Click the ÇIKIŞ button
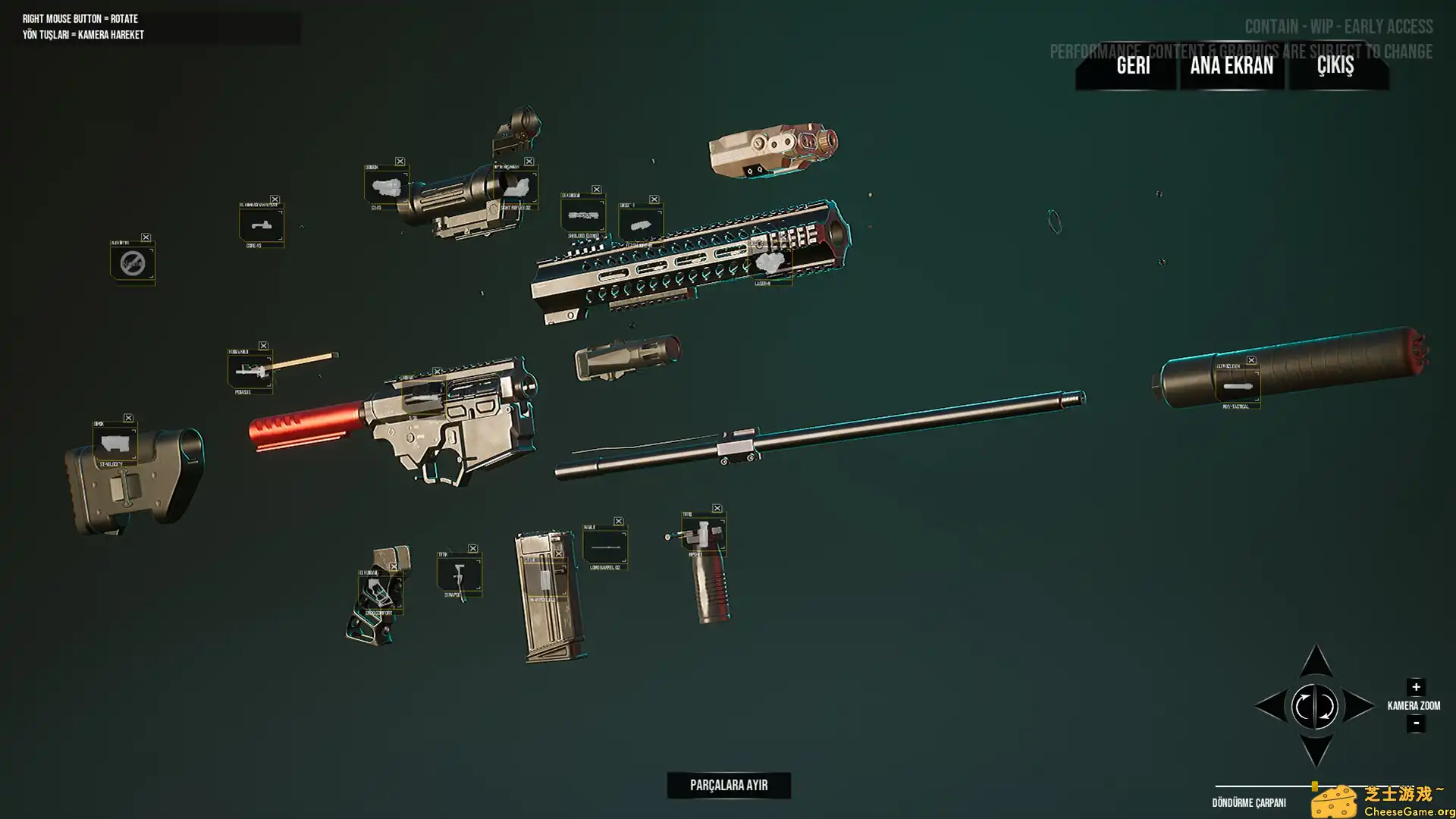This screenshot has height=819, width=1456. [x=1335, y=67]
